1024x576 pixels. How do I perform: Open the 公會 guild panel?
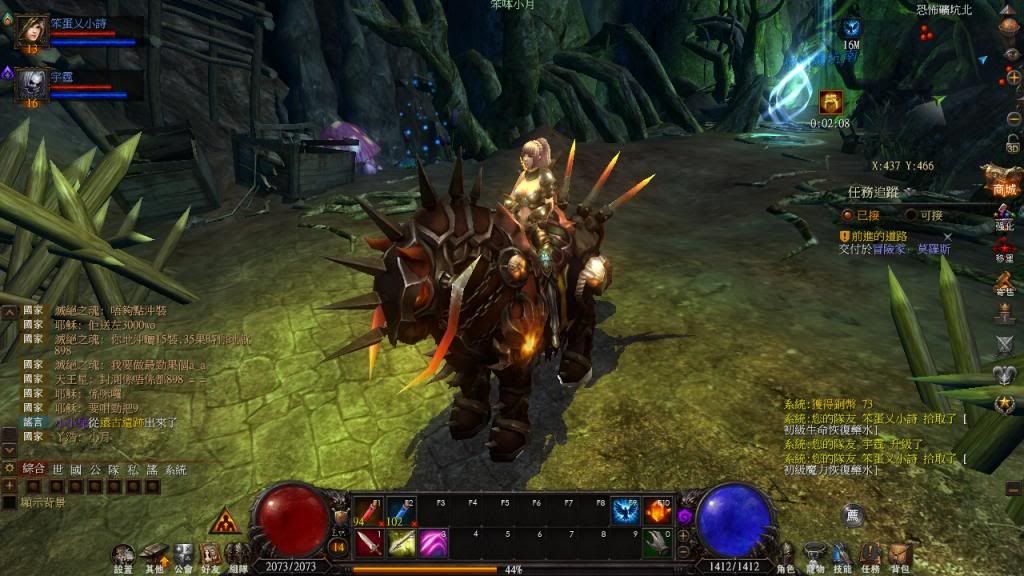[183, 555]
